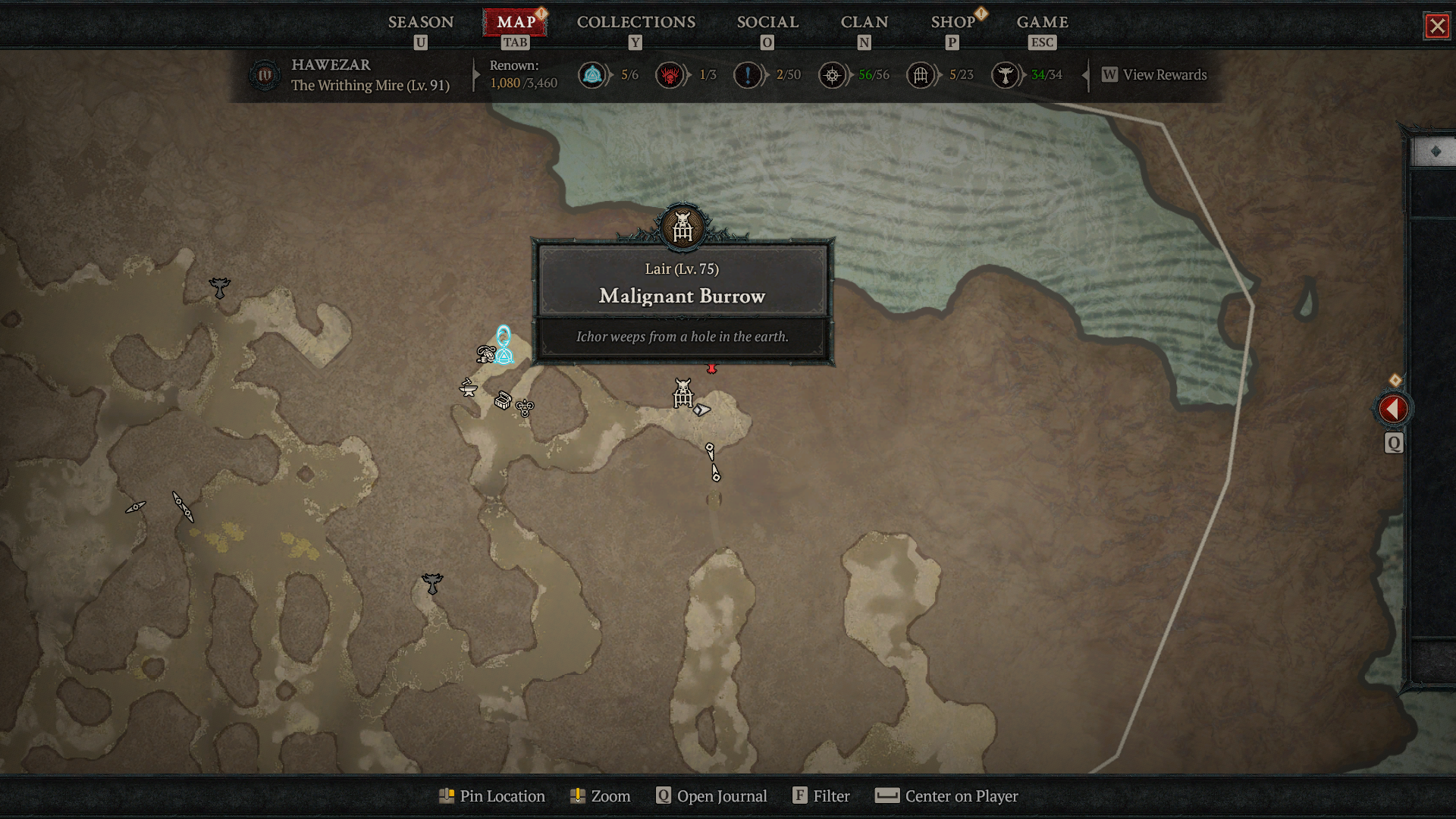The image size is (1456, 819).
Task: Close the map screen with the red X
Action: click(x=1437, y=27)
